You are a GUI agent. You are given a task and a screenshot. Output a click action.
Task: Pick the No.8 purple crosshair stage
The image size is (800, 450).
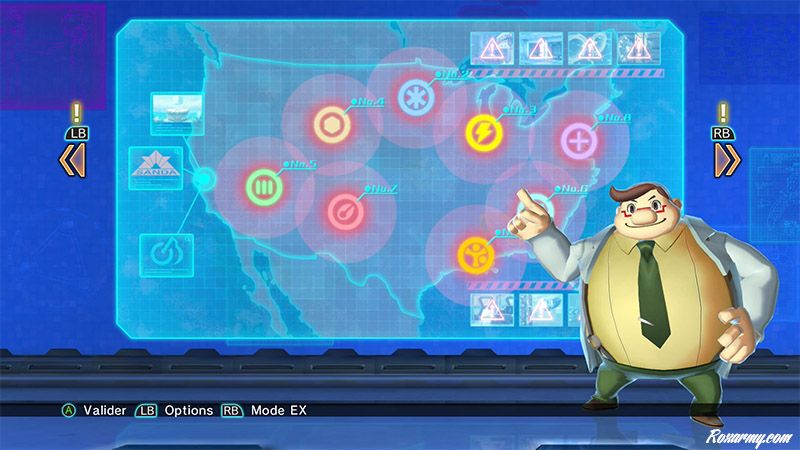point(576,140)
